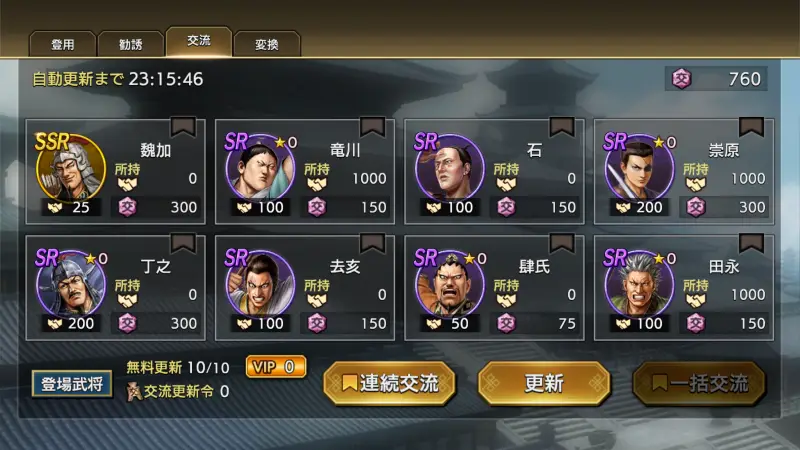
Task: Switch to the 登用 tab
Action: [x=63, y=44]
